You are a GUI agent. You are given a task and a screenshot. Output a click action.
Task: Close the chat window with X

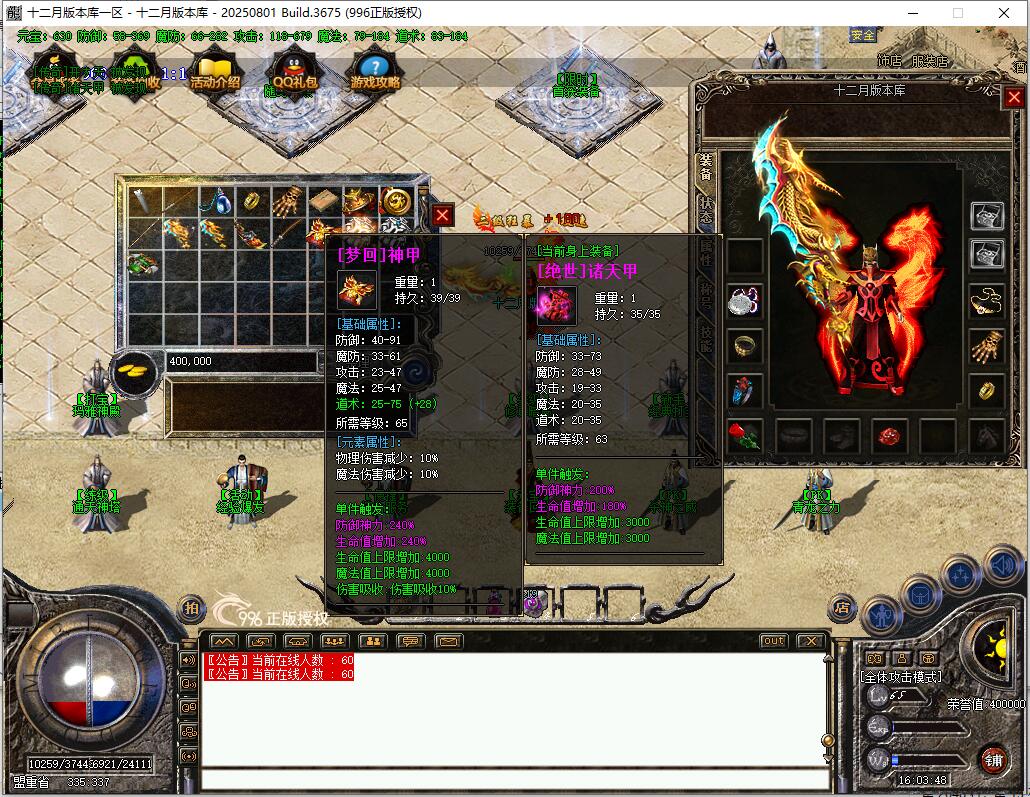[x=811, y=641]
